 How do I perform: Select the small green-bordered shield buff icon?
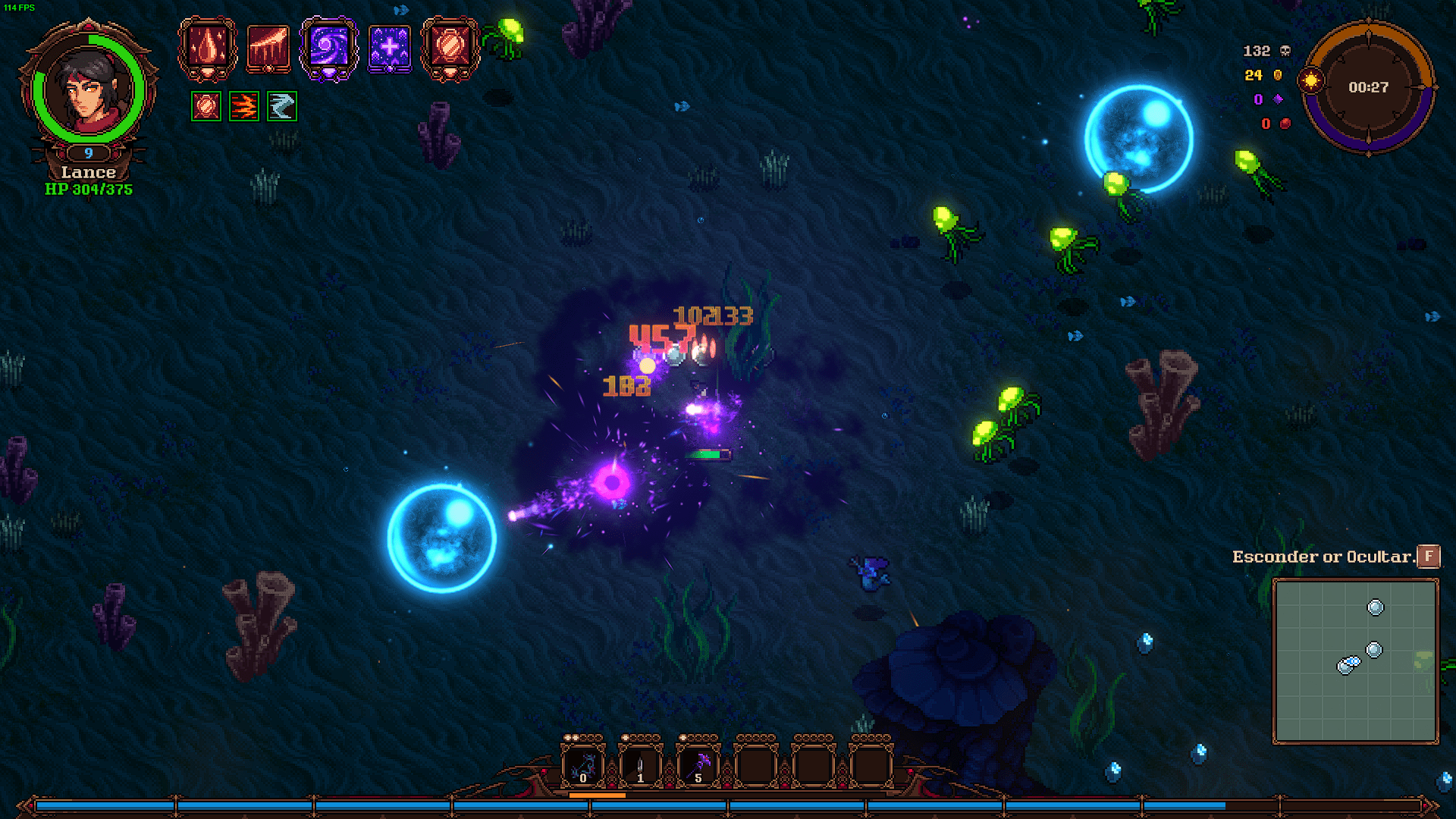pos(206,106)
